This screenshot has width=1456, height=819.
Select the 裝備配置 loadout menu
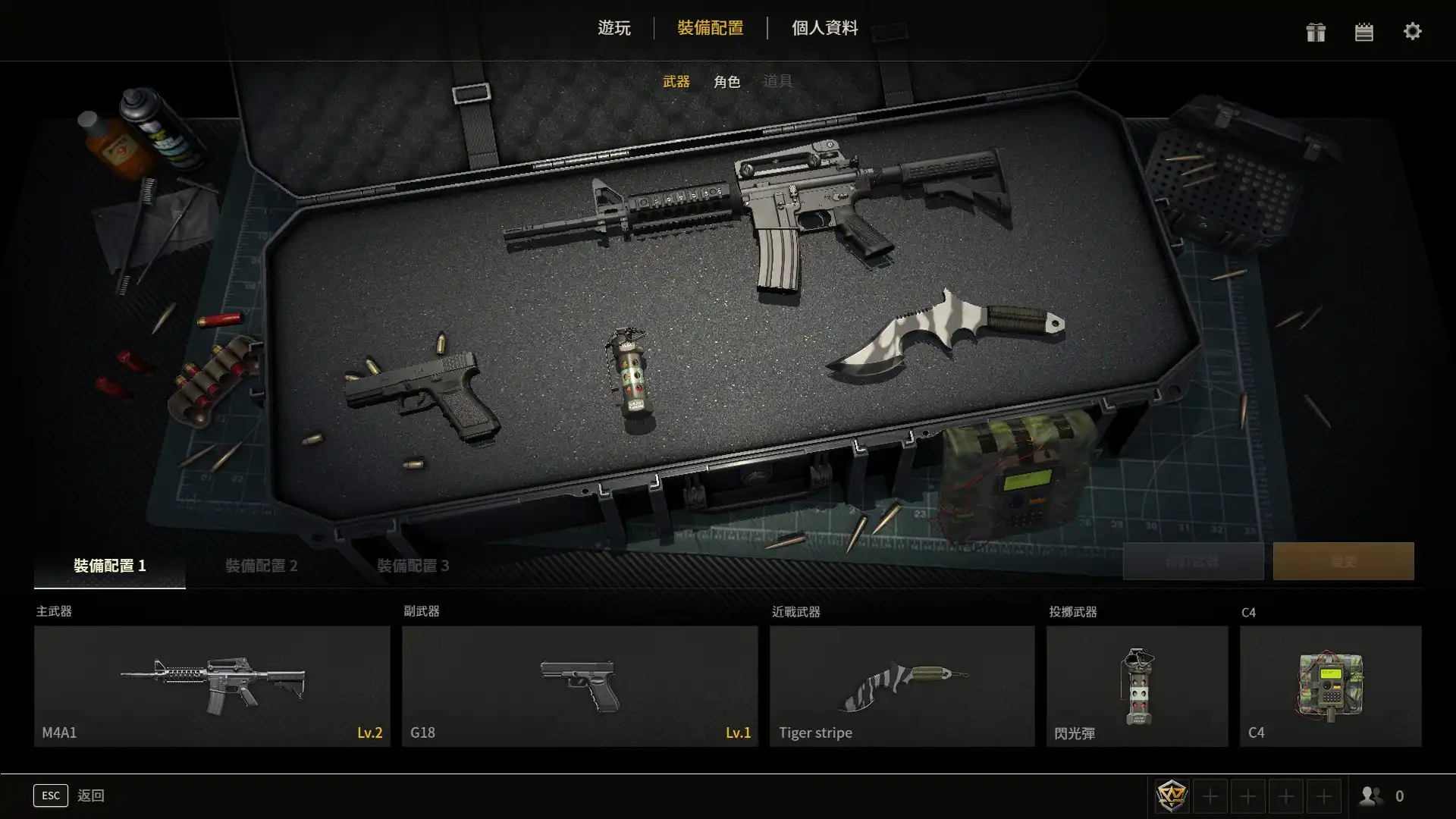710,28
